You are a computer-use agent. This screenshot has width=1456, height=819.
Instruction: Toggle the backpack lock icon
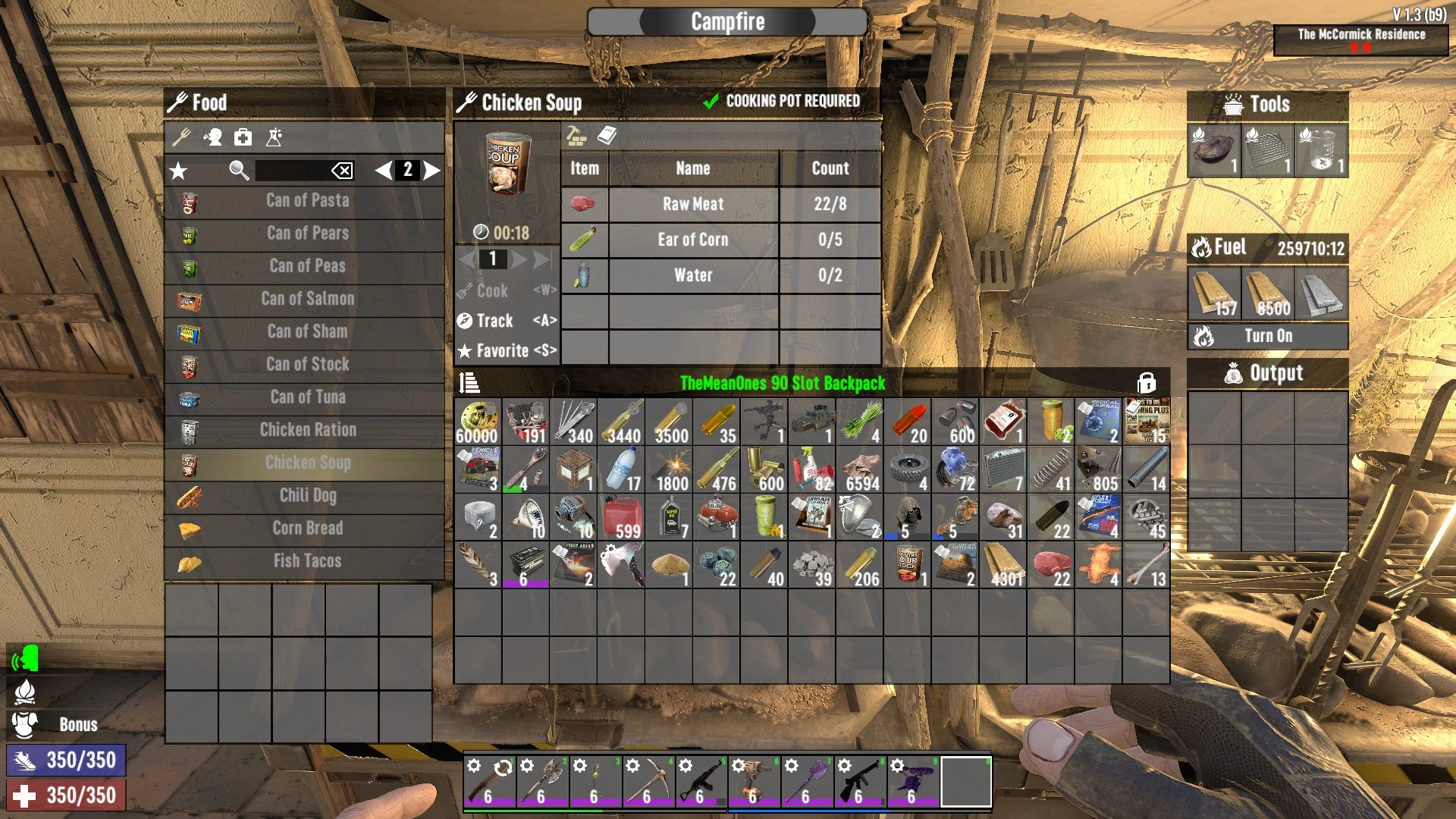(x=1146, y=383)
